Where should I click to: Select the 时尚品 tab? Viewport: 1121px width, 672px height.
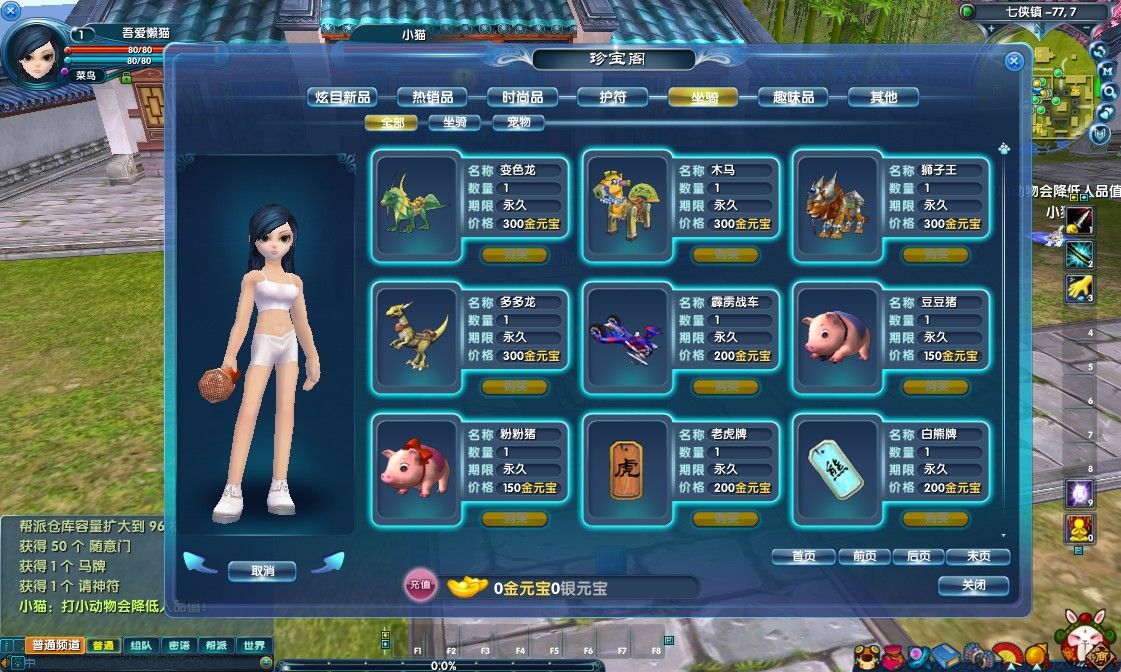(x=522, y=97)
